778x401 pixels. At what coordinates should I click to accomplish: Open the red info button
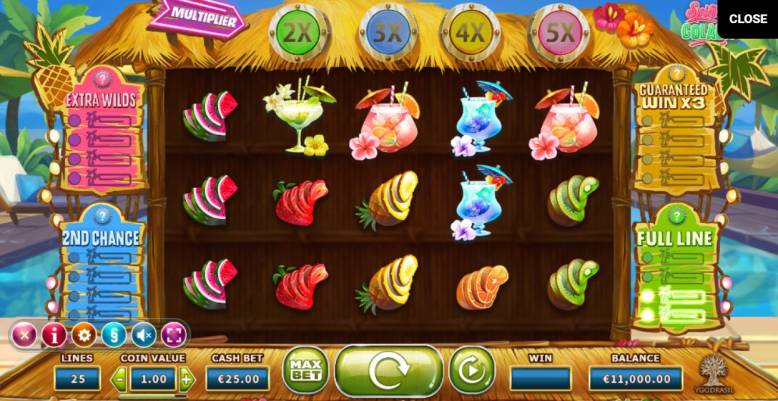tap(54, 334)
